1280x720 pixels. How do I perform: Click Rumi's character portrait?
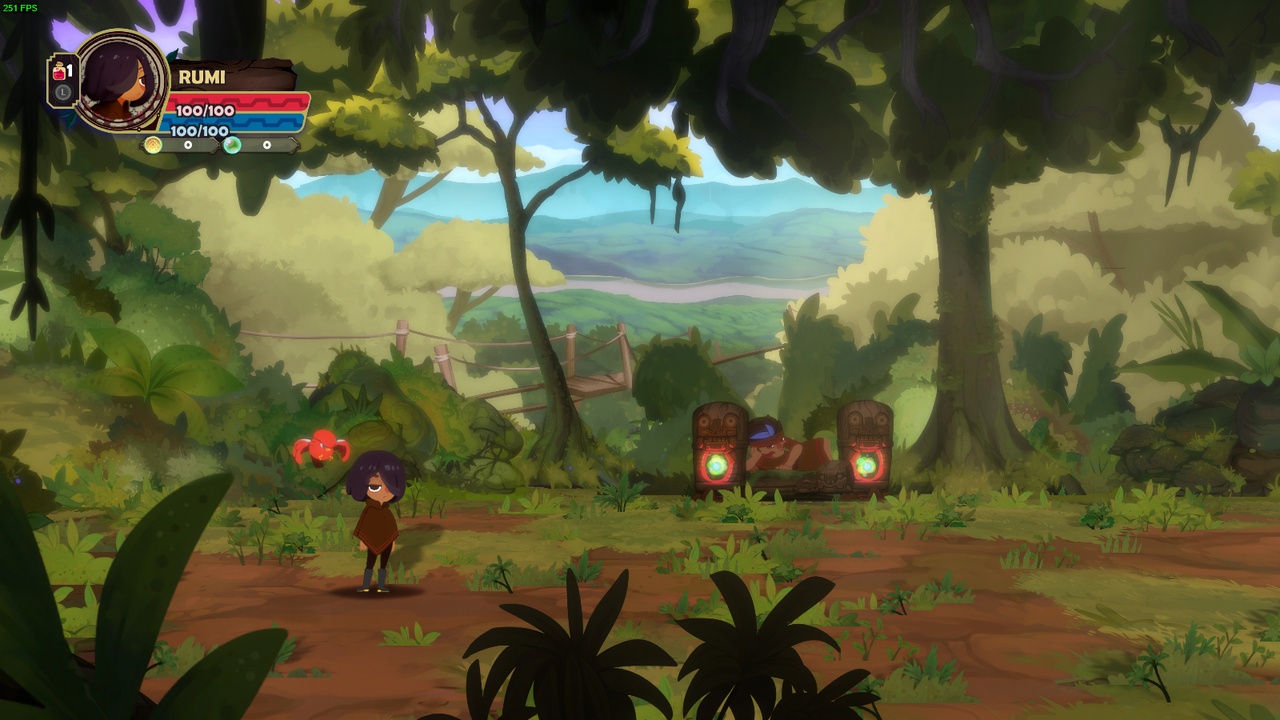tap(121, 80)
